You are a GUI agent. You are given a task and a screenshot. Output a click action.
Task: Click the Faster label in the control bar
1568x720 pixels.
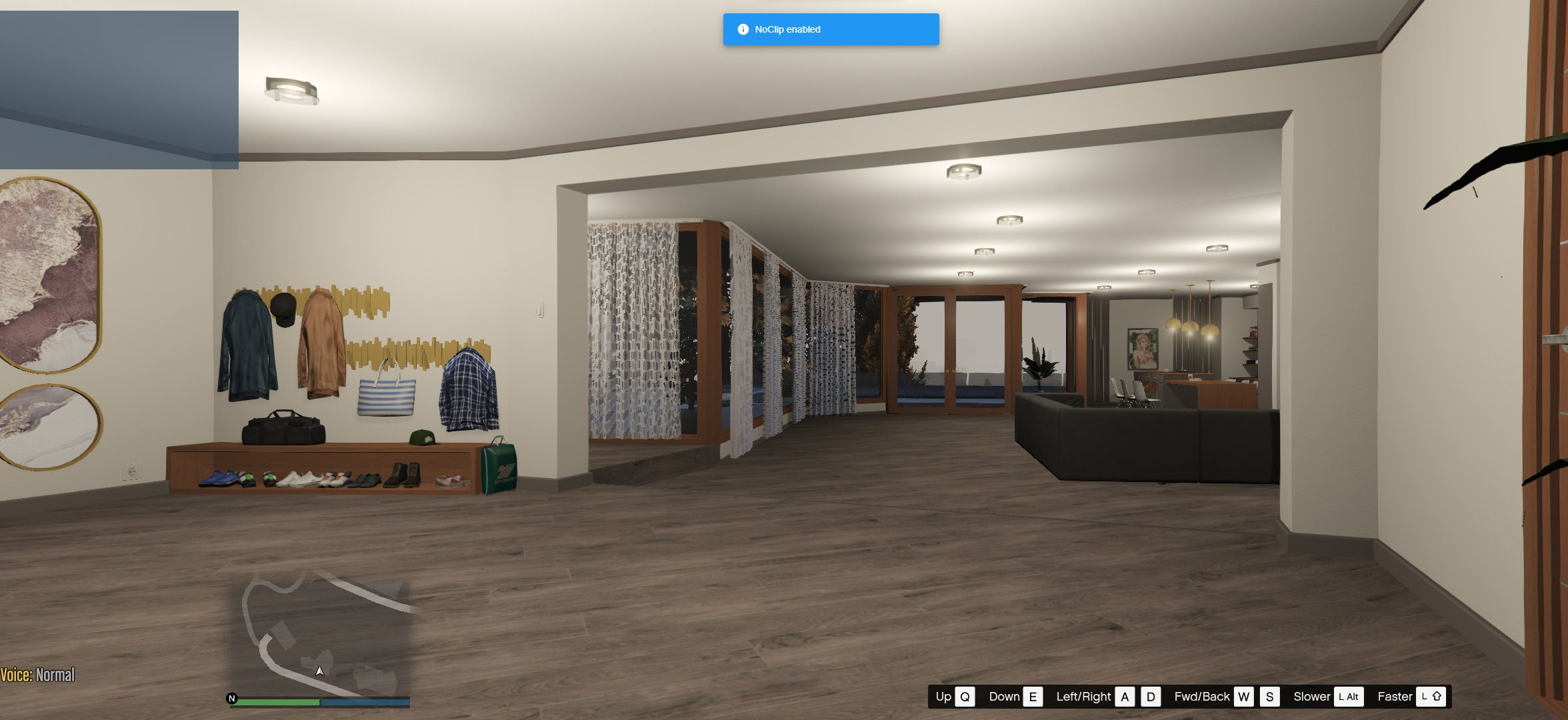click(x=1395, y=697)
